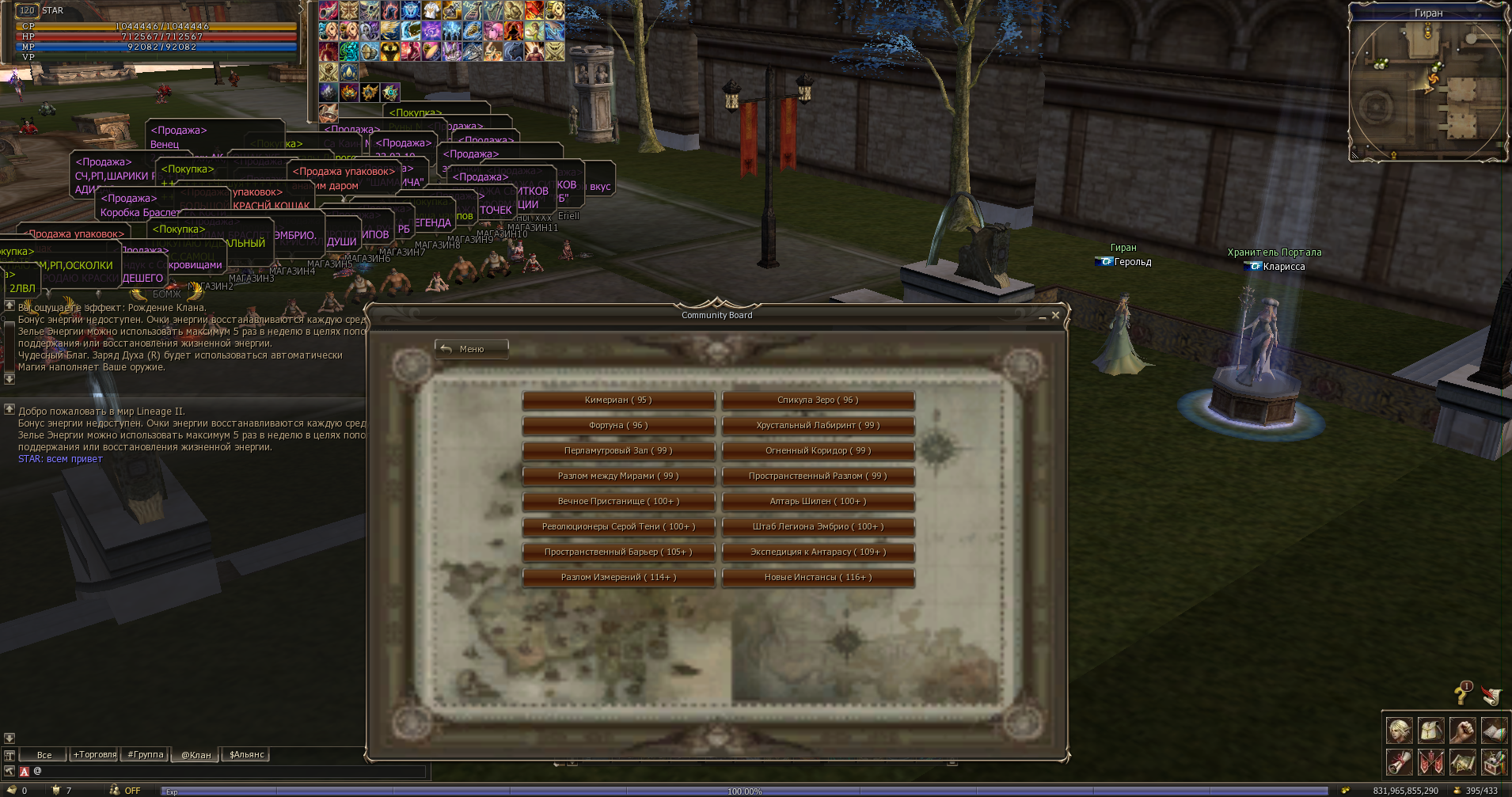Pick Хрустальный Лабиринт ( 99 )
The image size is (1512, 797).
tap(818, 426)
